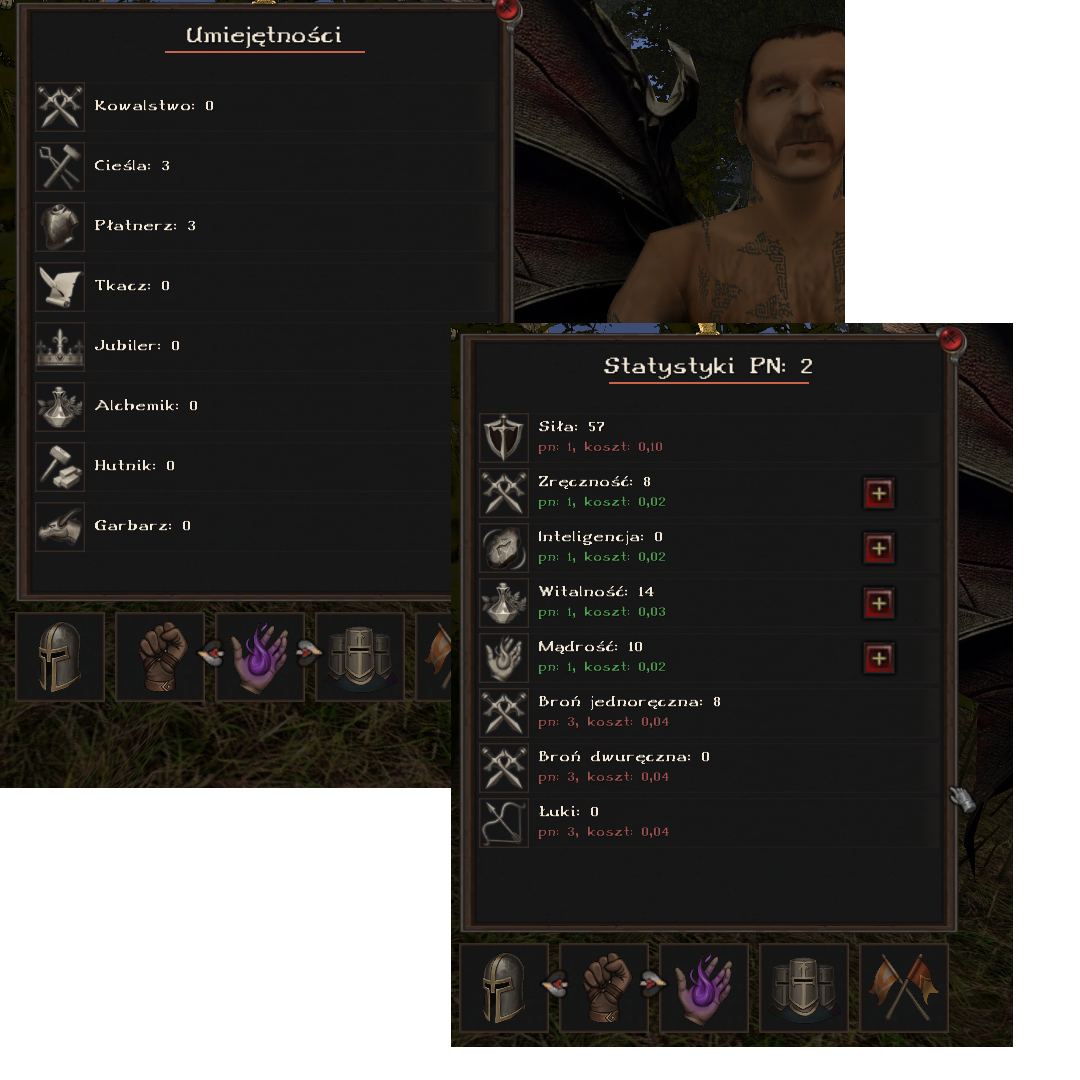1080x1080 pixels.
Task: Open the crossed flags tab under Statystyki
Action: pos(904,988)
